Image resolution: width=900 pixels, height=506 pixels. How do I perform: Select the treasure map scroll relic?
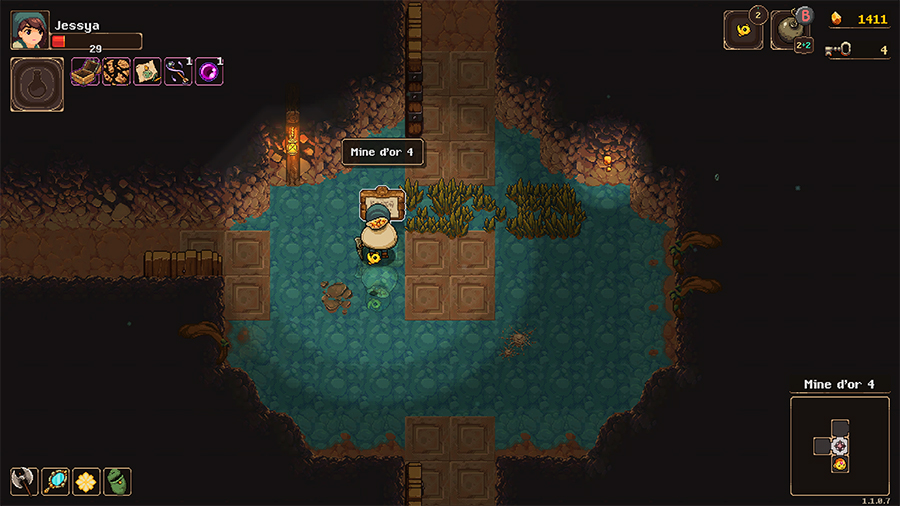147,71
